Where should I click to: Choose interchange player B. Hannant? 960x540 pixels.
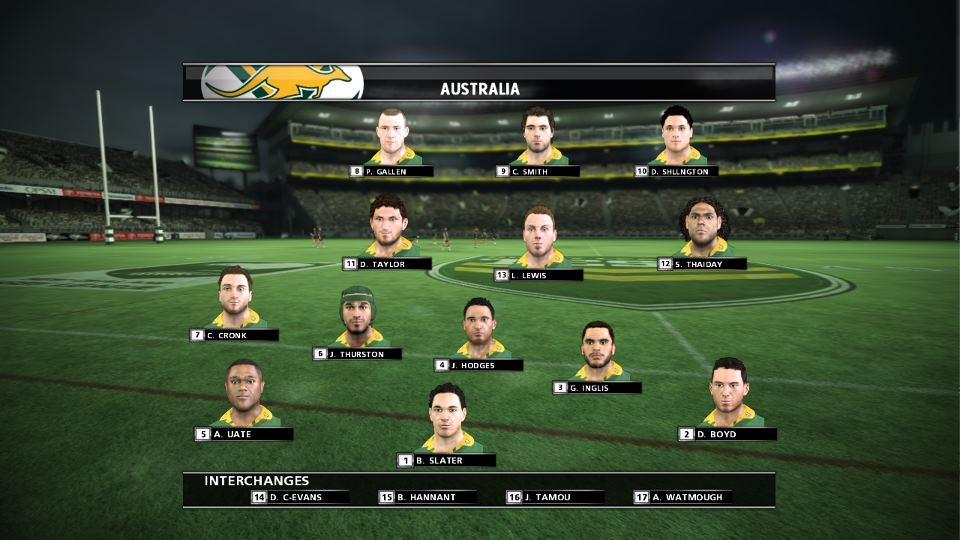pyautogui.click(x=428, y=497)
